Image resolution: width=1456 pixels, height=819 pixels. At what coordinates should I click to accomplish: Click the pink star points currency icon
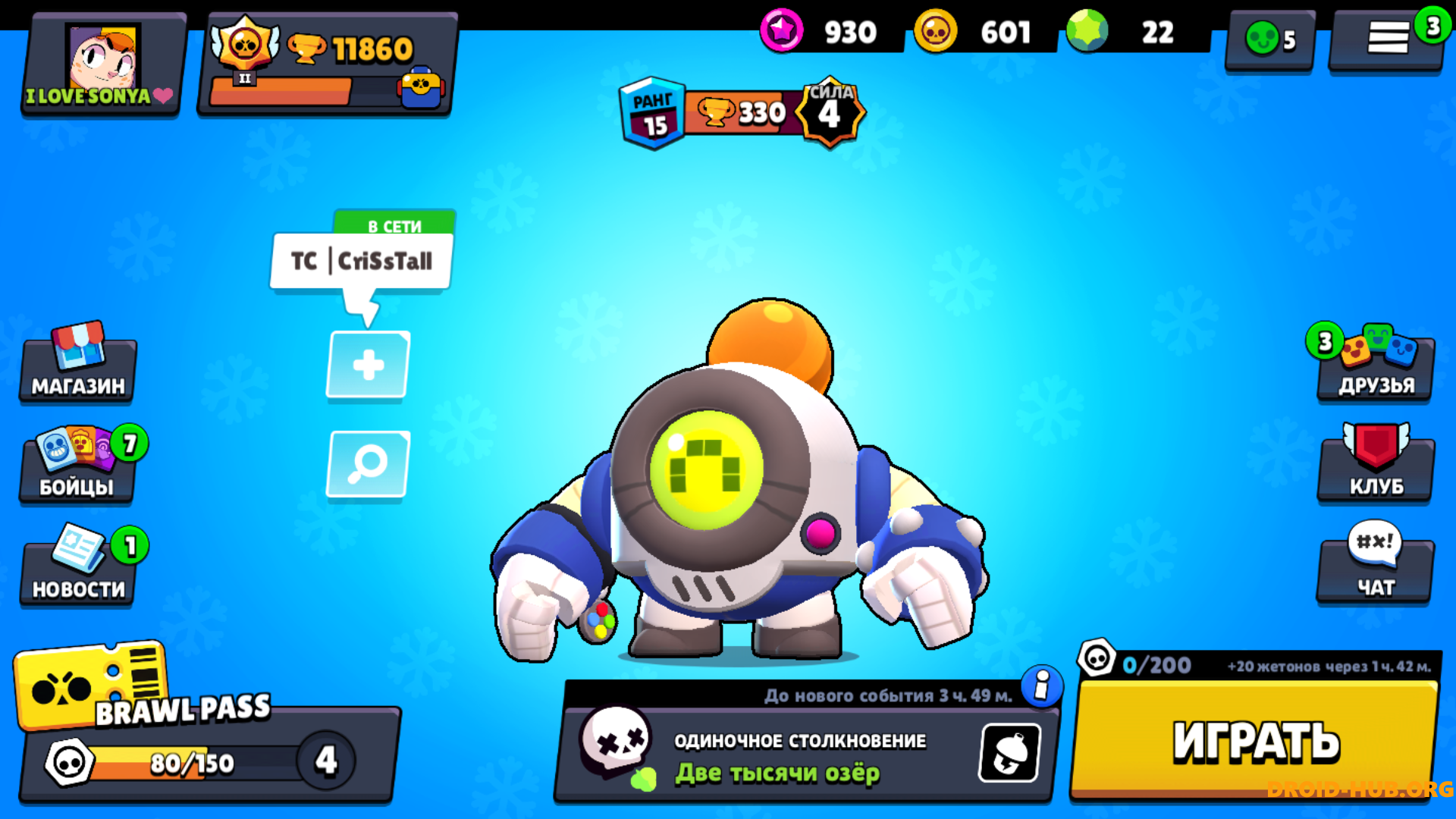(x=782, y=32)
